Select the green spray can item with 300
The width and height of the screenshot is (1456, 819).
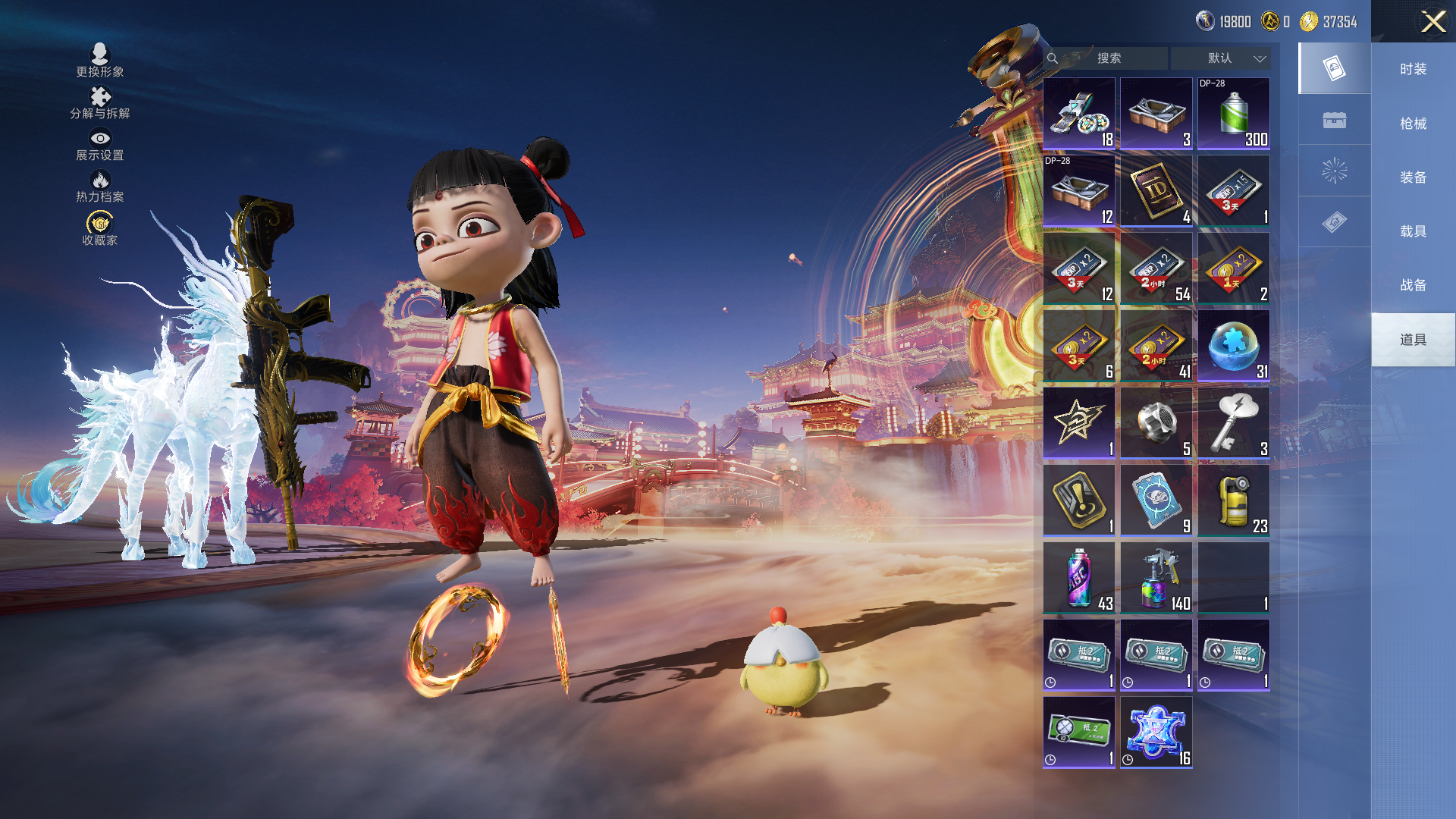[x=1233, y=114]
